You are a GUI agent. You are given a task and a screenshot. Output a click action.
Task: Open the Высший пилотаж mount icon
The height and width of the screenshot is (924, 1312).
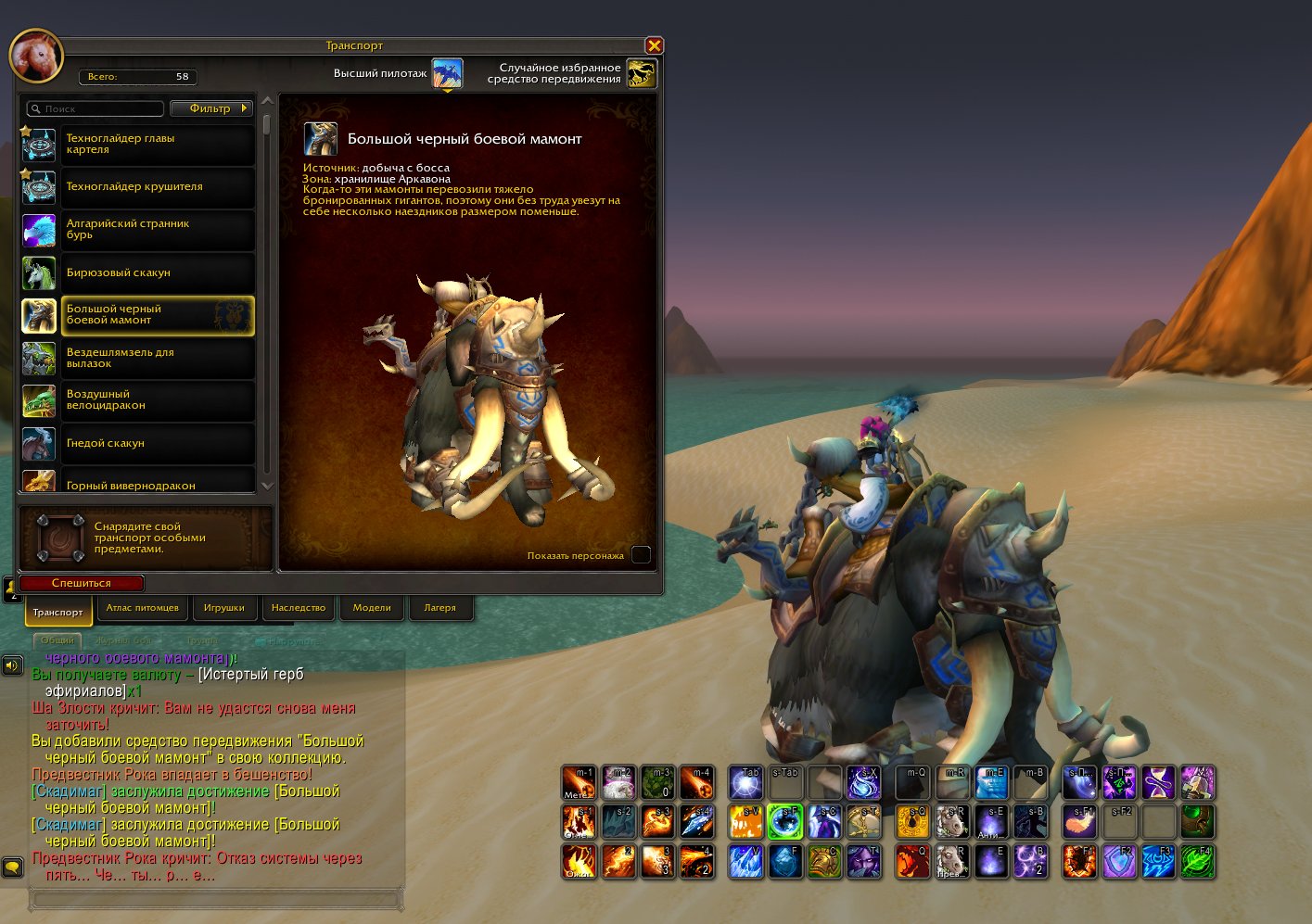pyautogui.click(x=448, y=70)
